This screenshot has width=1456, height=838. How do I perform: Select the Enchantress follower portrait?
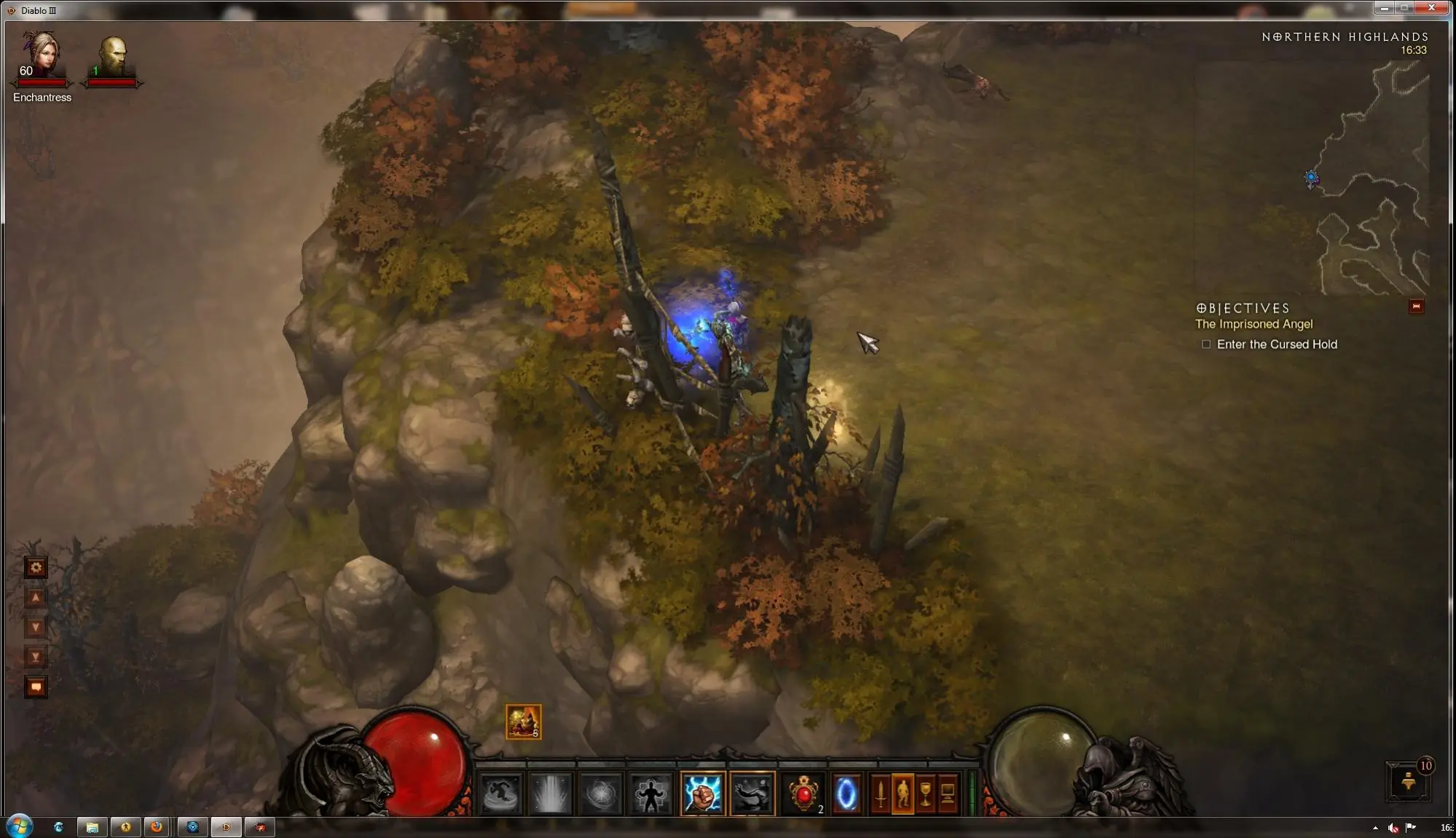point(42,55)
